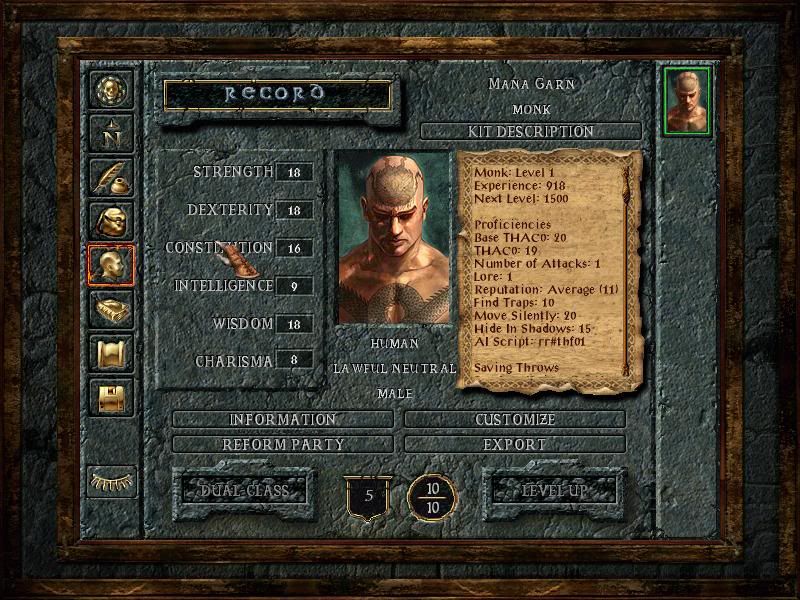Activate the Level Up button

click(x=553, y=491)
